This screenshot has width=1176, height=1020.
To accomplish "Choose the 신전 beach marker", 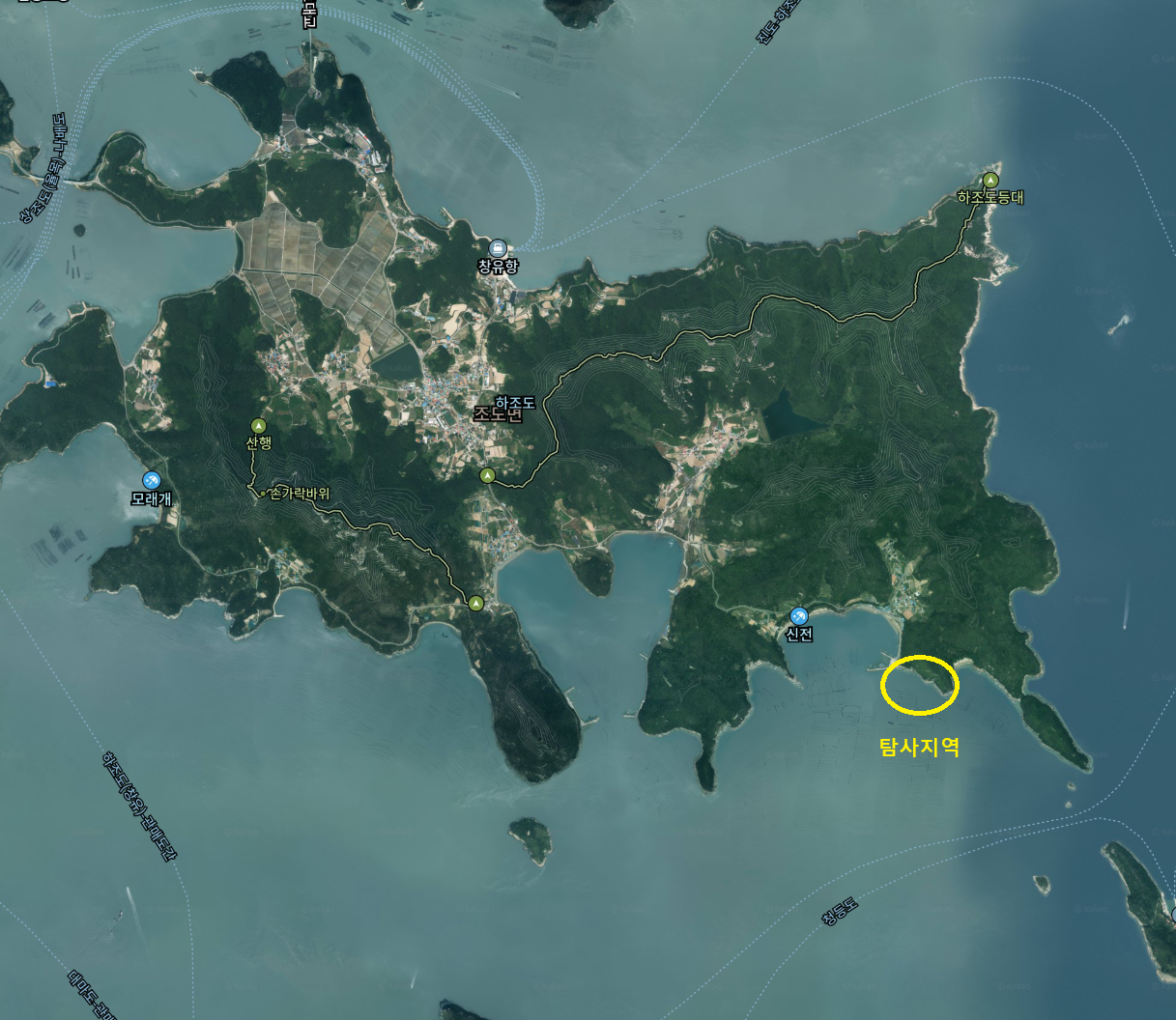I will point(799,616).
